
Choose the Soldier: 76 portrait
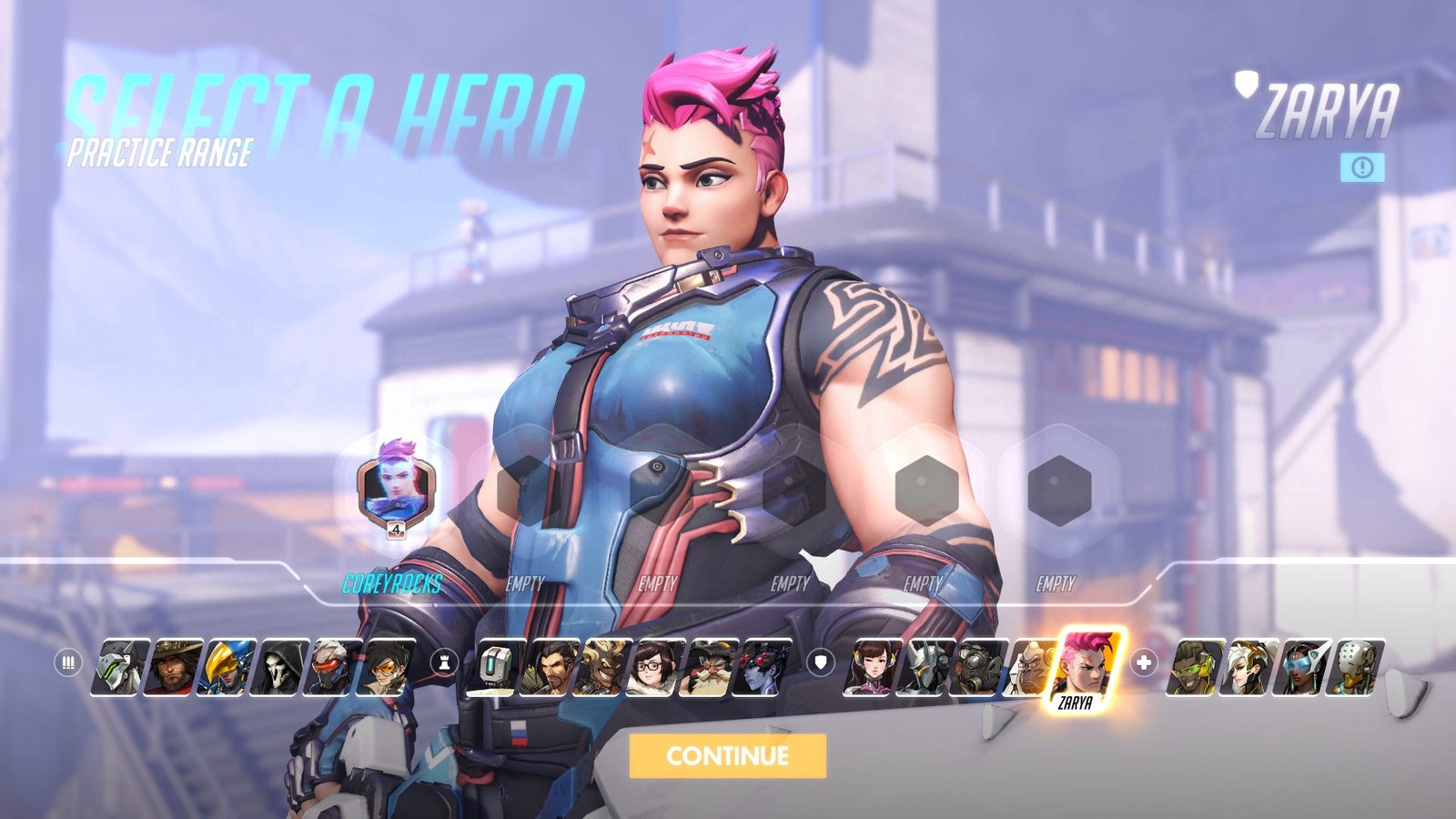click(x=335, y=668)
